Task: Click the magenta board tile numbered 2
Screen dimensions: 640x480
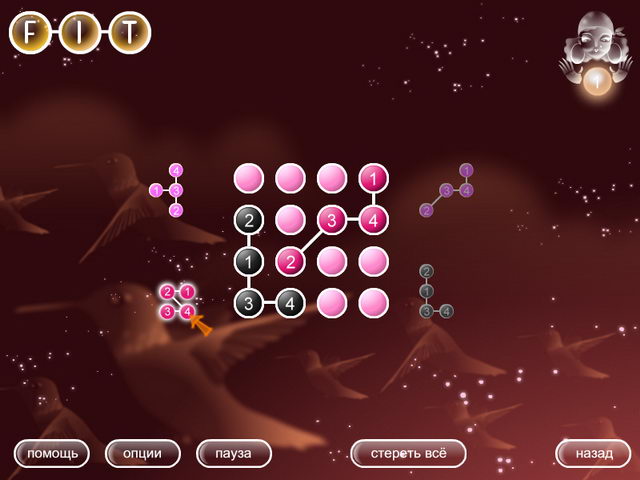Action: point(290,261)
